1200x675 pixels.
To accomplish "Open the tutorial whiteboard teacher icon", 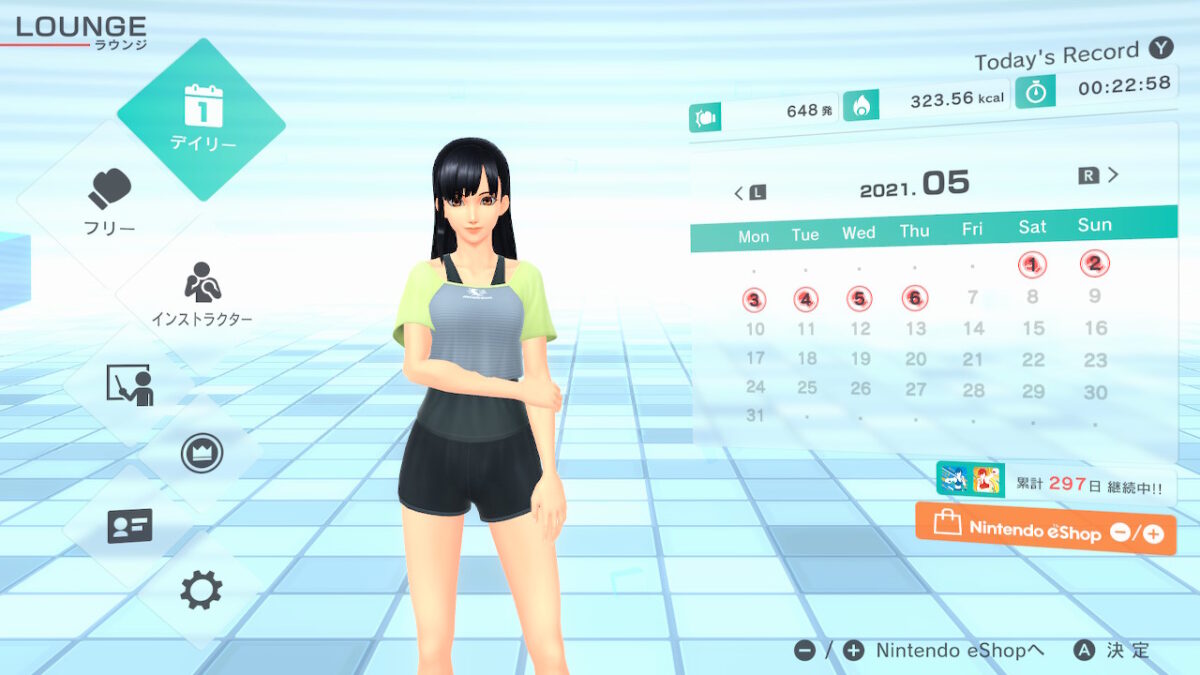I will pos(129,385).
